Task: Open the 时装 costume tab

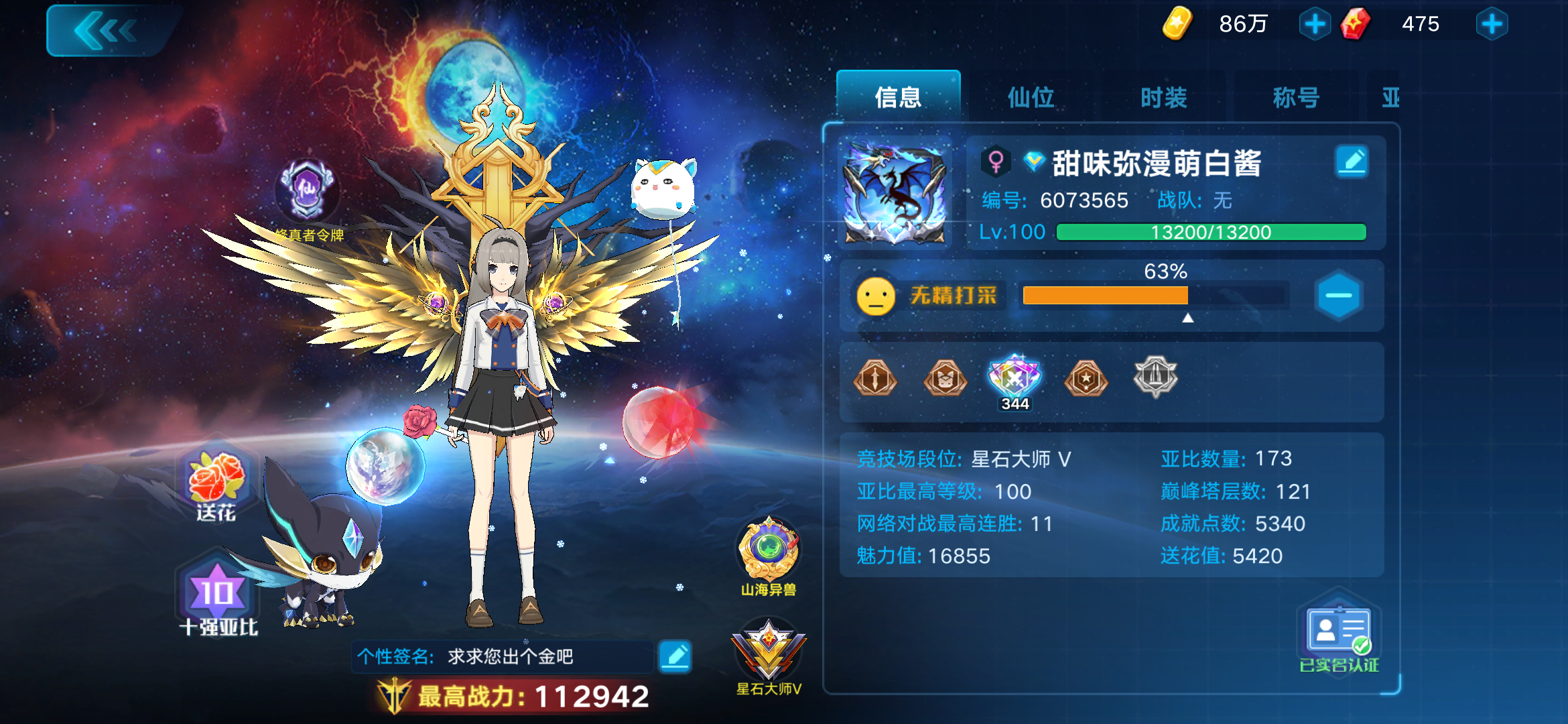Action: coord(1162,97)
